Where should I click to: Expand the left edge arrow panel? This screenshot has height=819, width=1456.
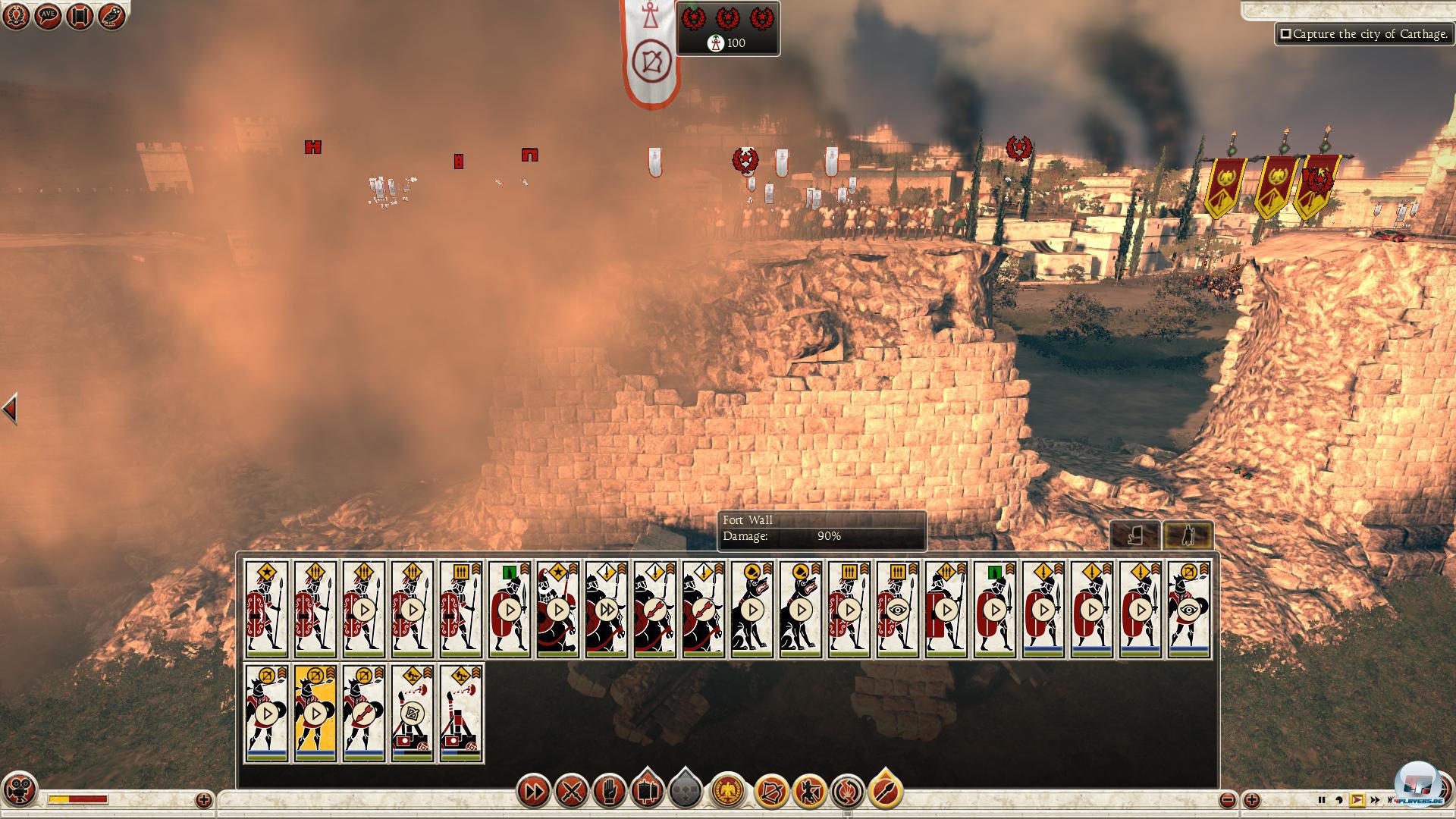coord(9,409)
